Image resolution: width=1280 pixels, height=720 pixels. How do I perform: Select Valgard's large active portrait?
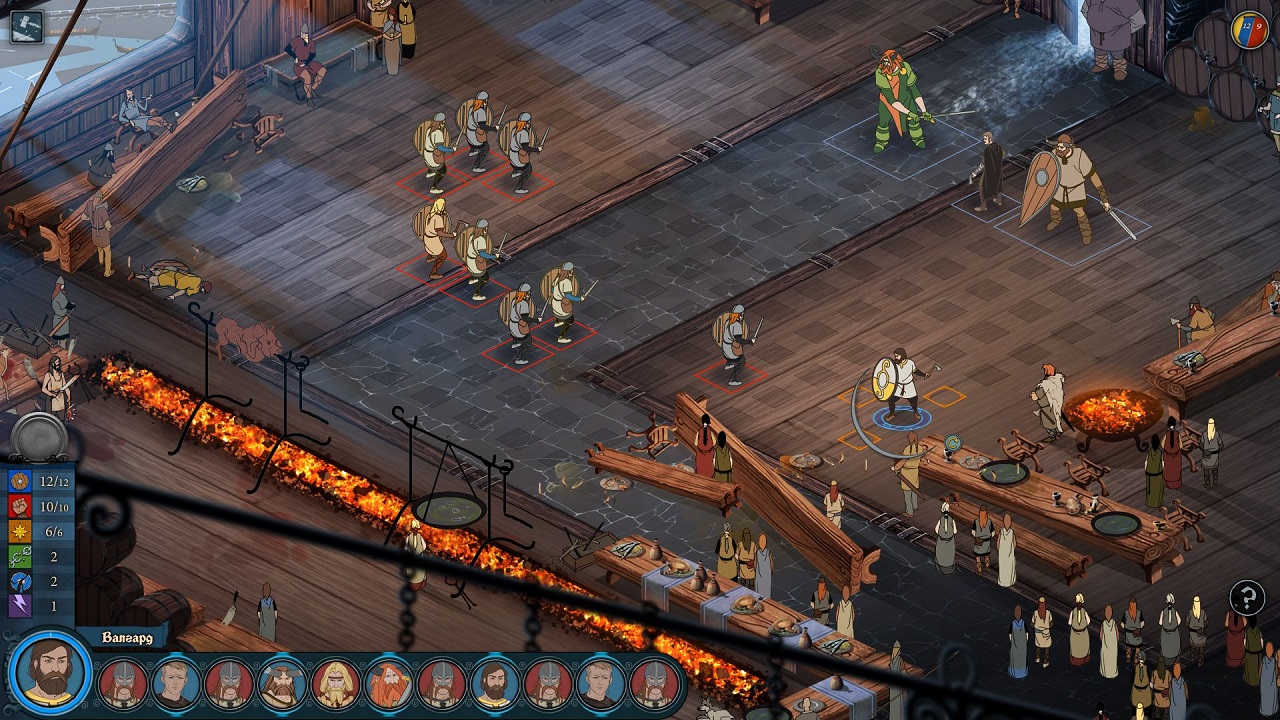click(50, 671)
